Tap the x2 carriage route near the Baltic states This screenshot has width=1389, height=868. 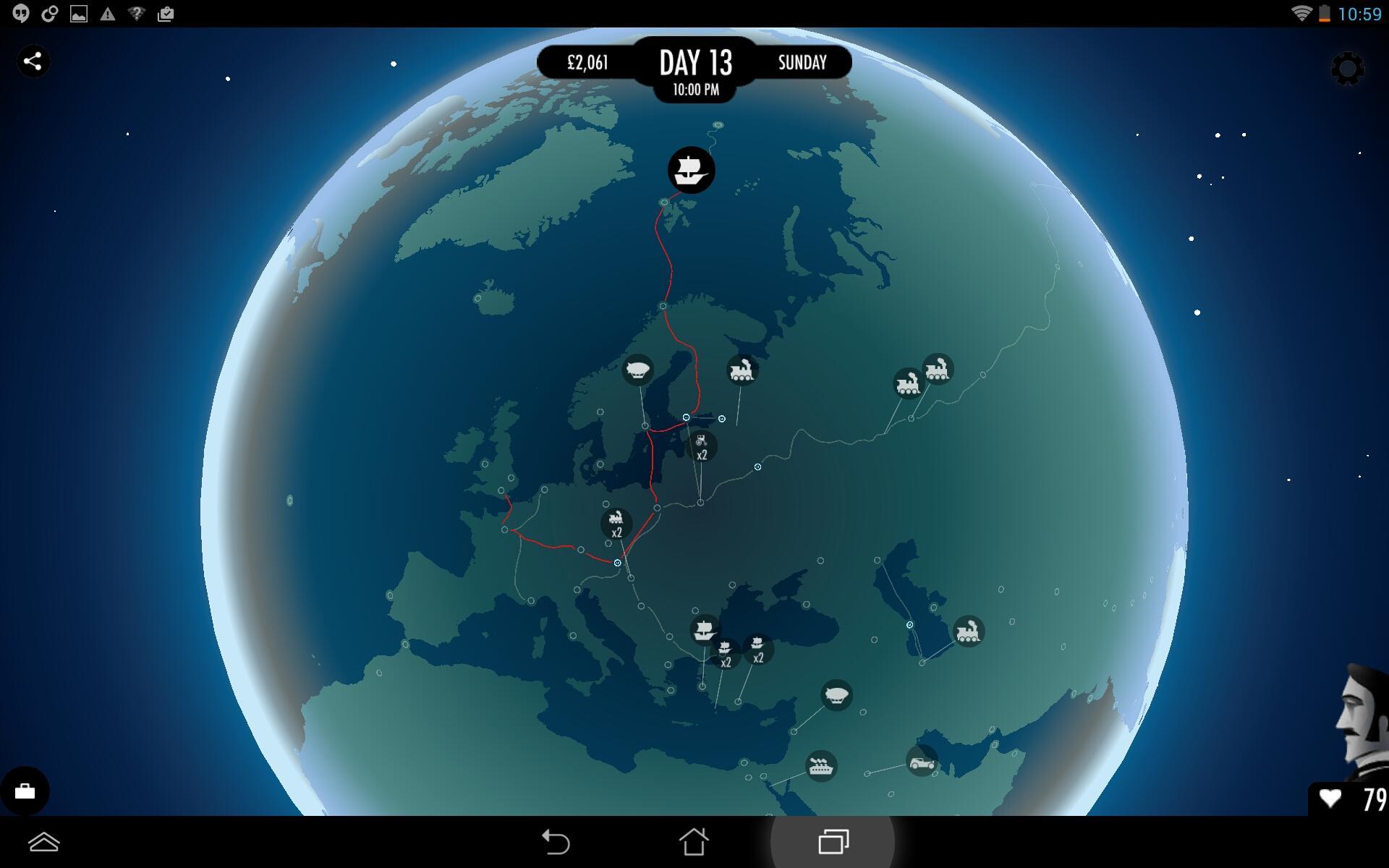[700, 446]
